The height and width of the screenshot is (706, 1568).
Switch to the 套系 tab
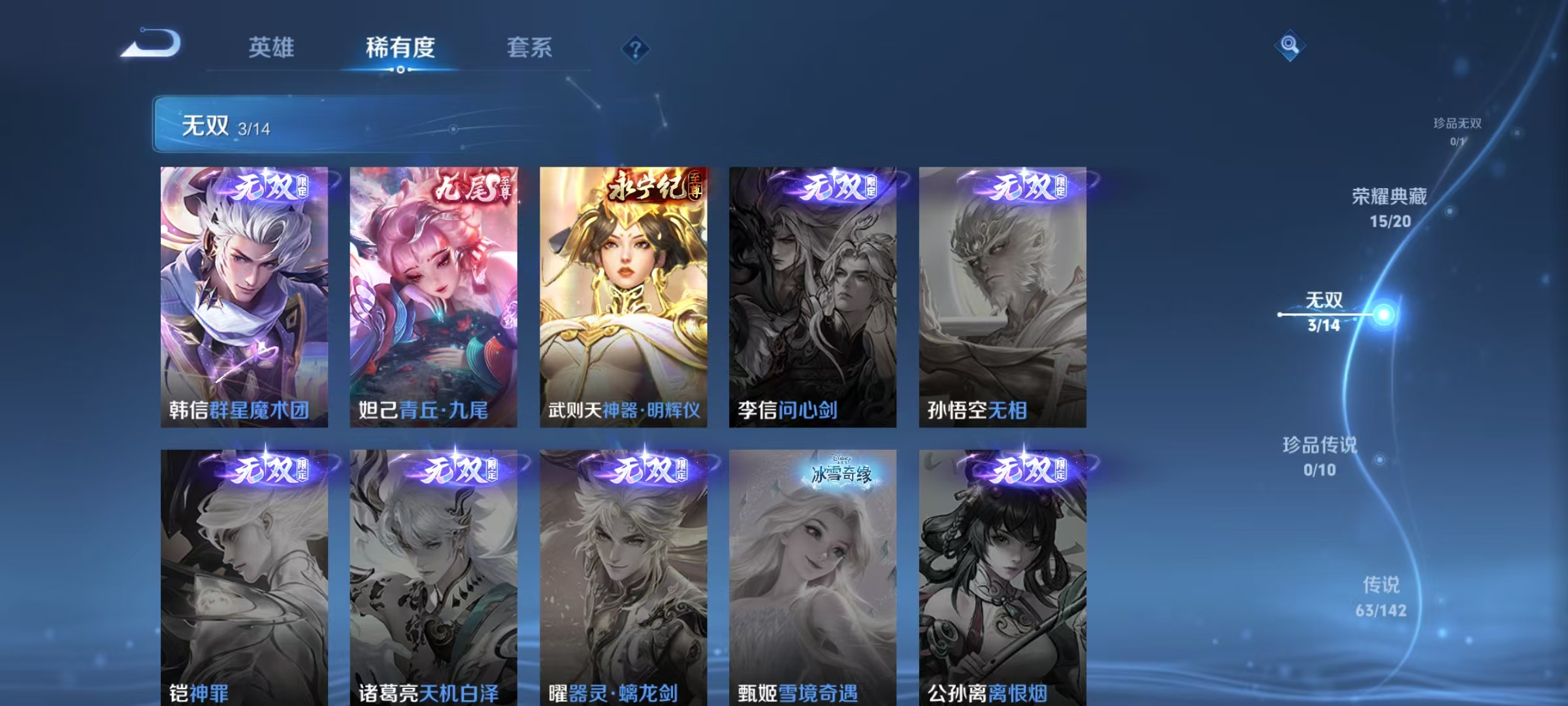[x=529, y=47]
